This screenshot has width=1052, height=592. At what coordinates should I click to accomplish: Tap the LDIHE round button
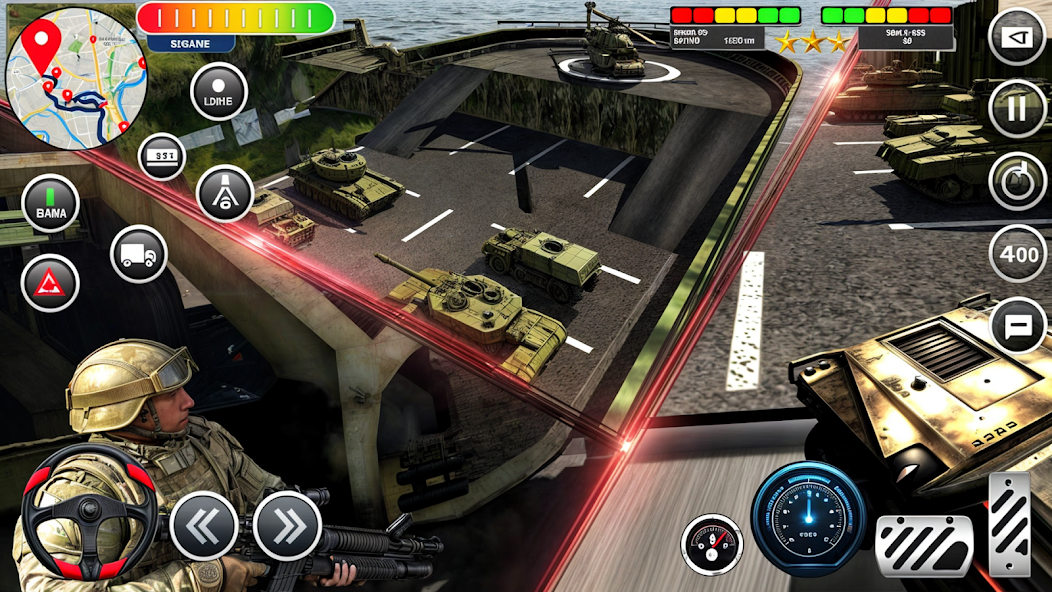click(x=218, y=92)
